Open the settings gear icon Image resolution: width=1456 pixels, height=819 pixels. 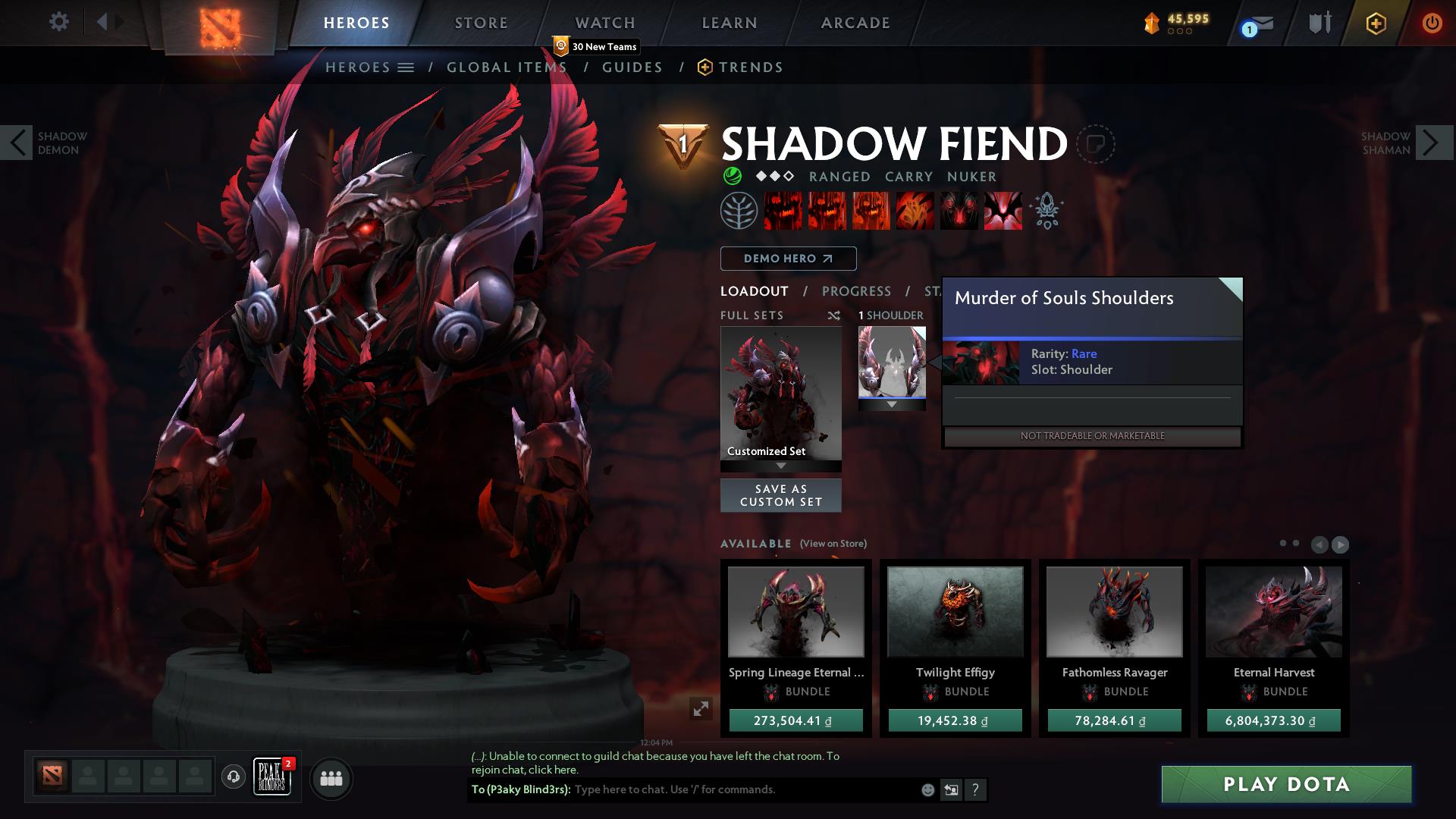click(x=59, y=22)
